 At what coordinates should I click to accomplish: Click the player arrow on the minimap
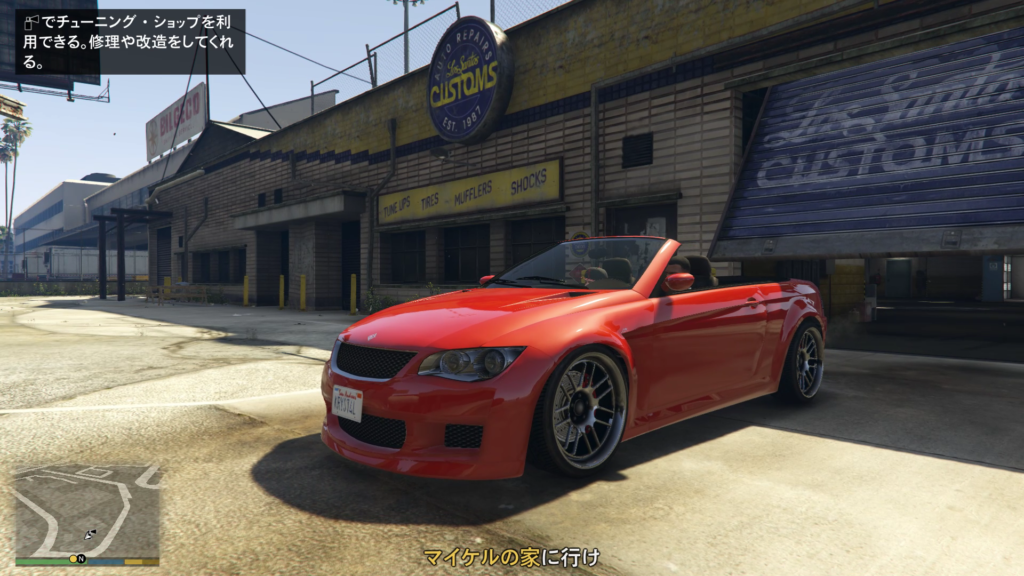[x=90, y=535]
